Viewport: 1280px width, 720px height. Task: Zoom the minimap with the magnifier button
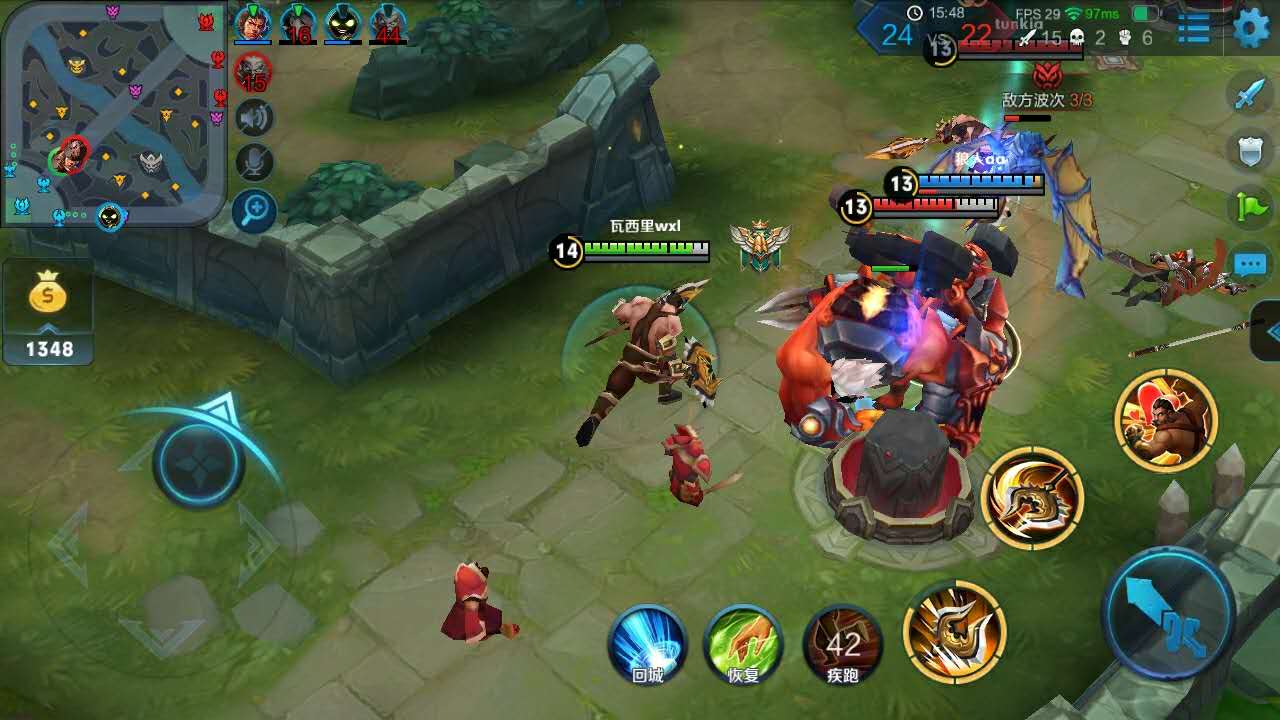click(255, 210)
